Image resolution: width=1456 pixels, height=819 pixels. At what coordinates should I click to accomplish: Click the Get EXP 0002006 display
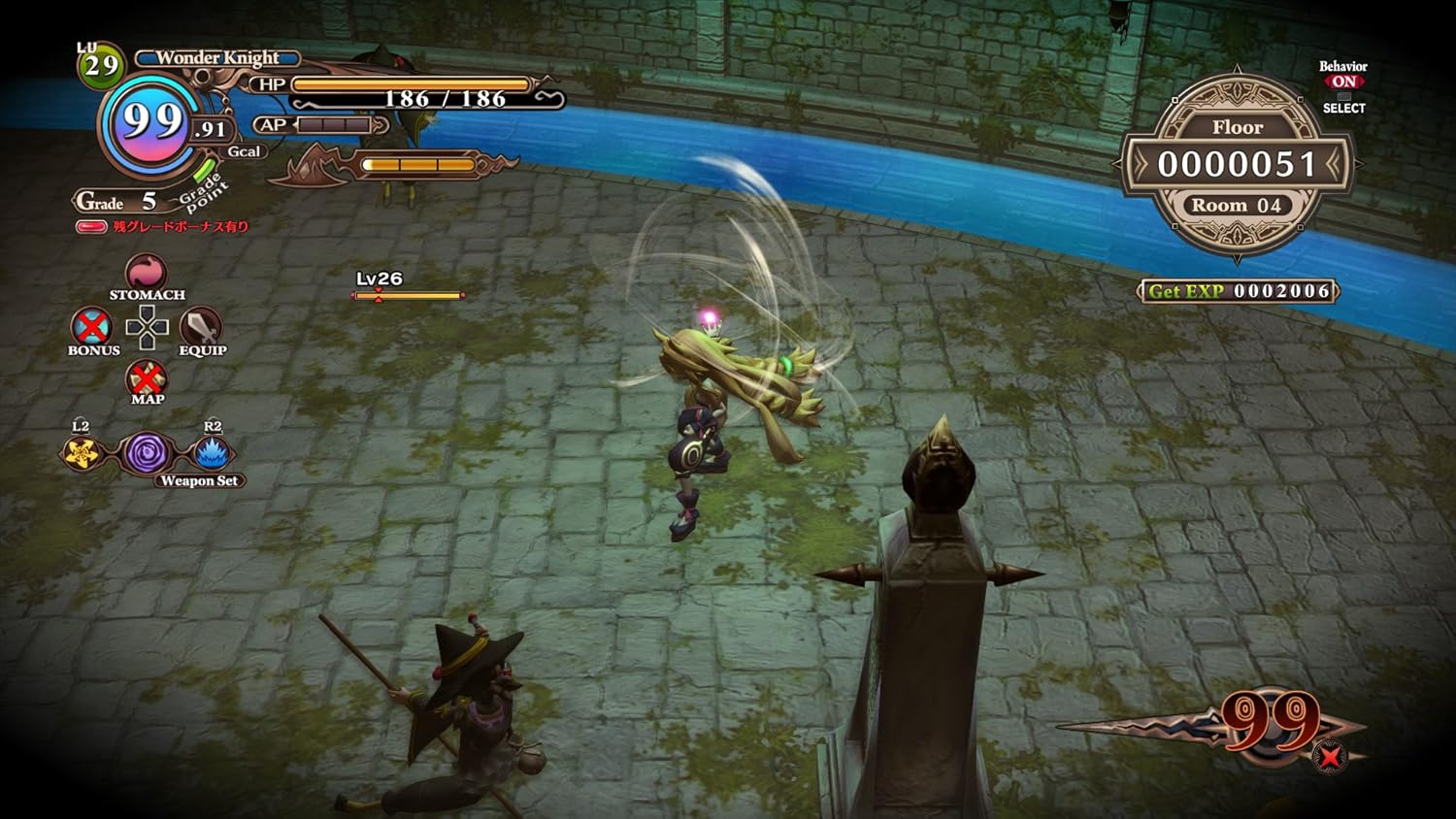pos(1237,291)
